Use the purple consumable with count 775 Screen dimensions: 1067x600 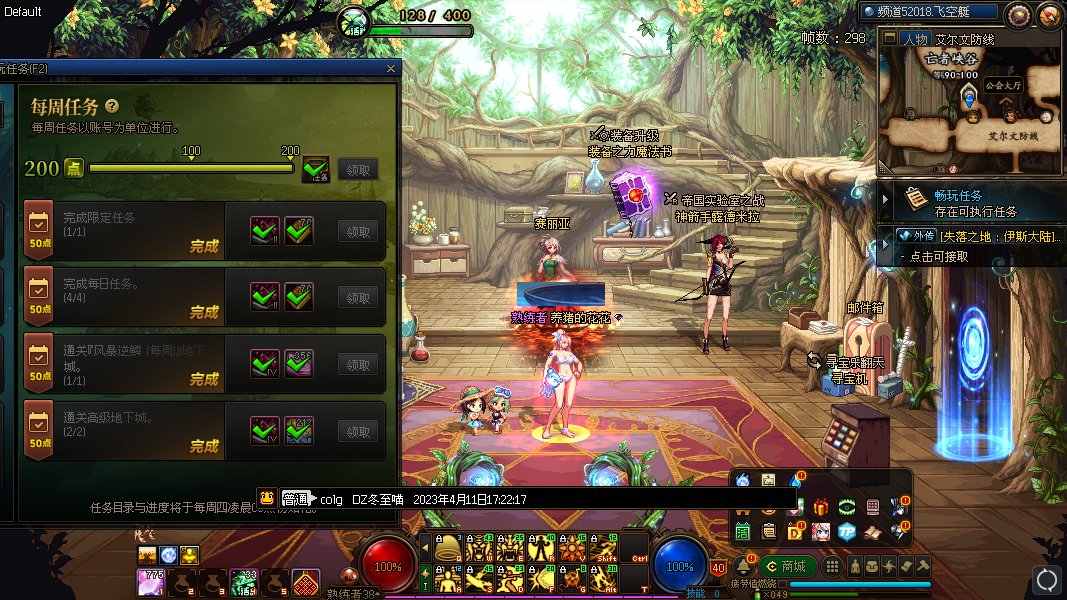coord(150,581)
